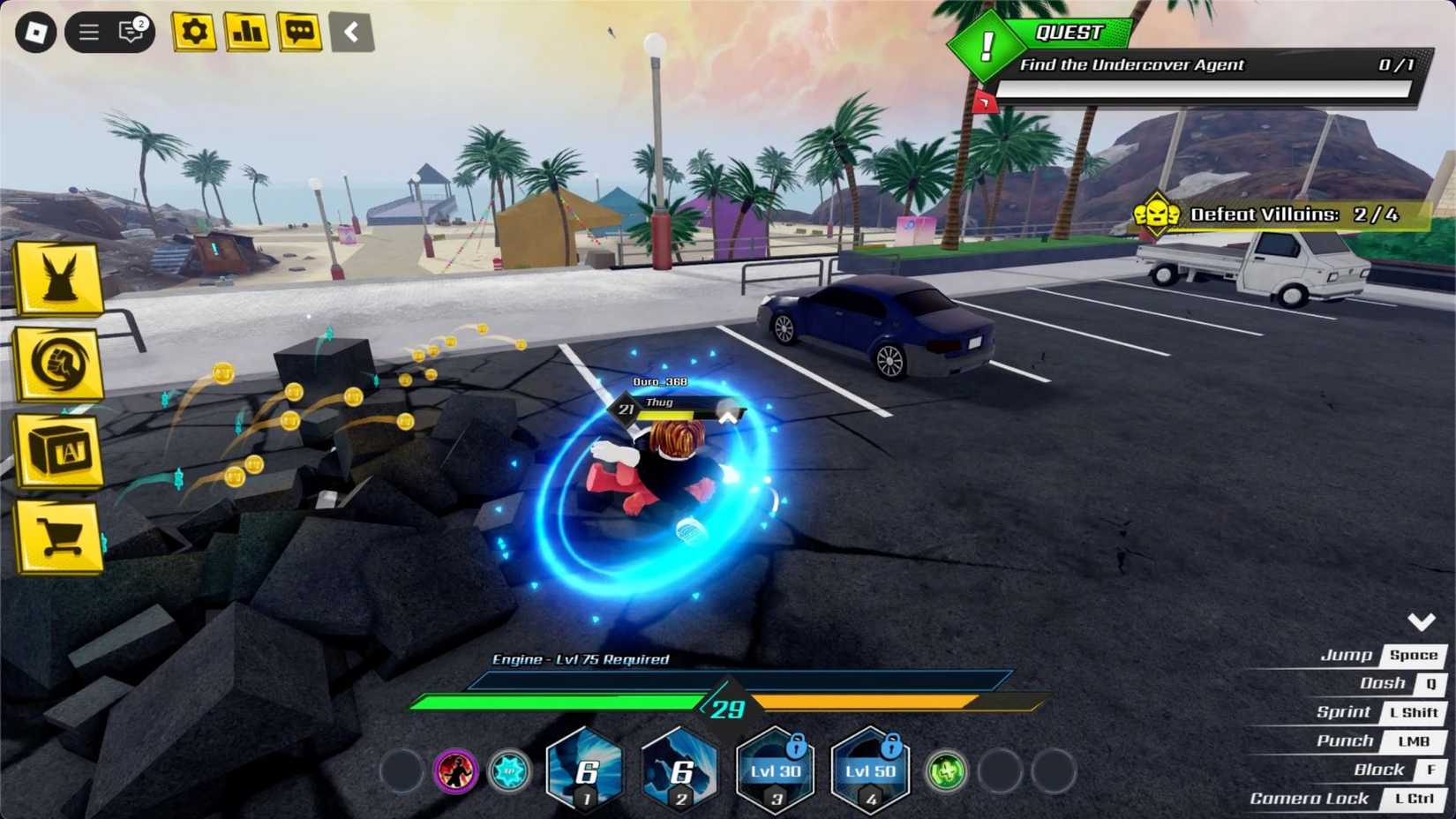Click the Roblox logo icon
This screenshot has height=819, width=1456.
click(x=36, y=32)
